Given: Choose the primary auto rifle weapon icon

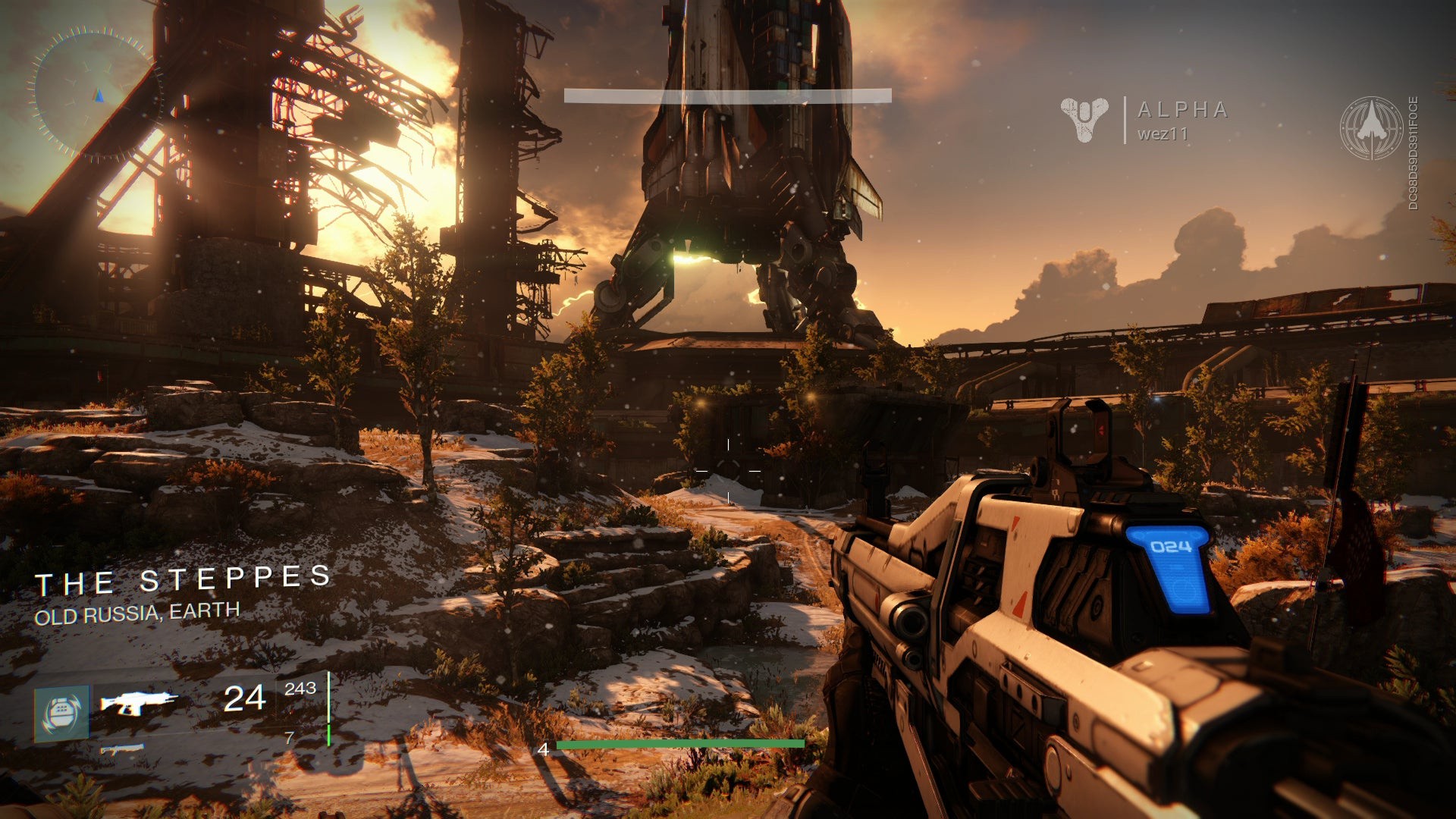Looking at the screenshot, I should point(139,702).
